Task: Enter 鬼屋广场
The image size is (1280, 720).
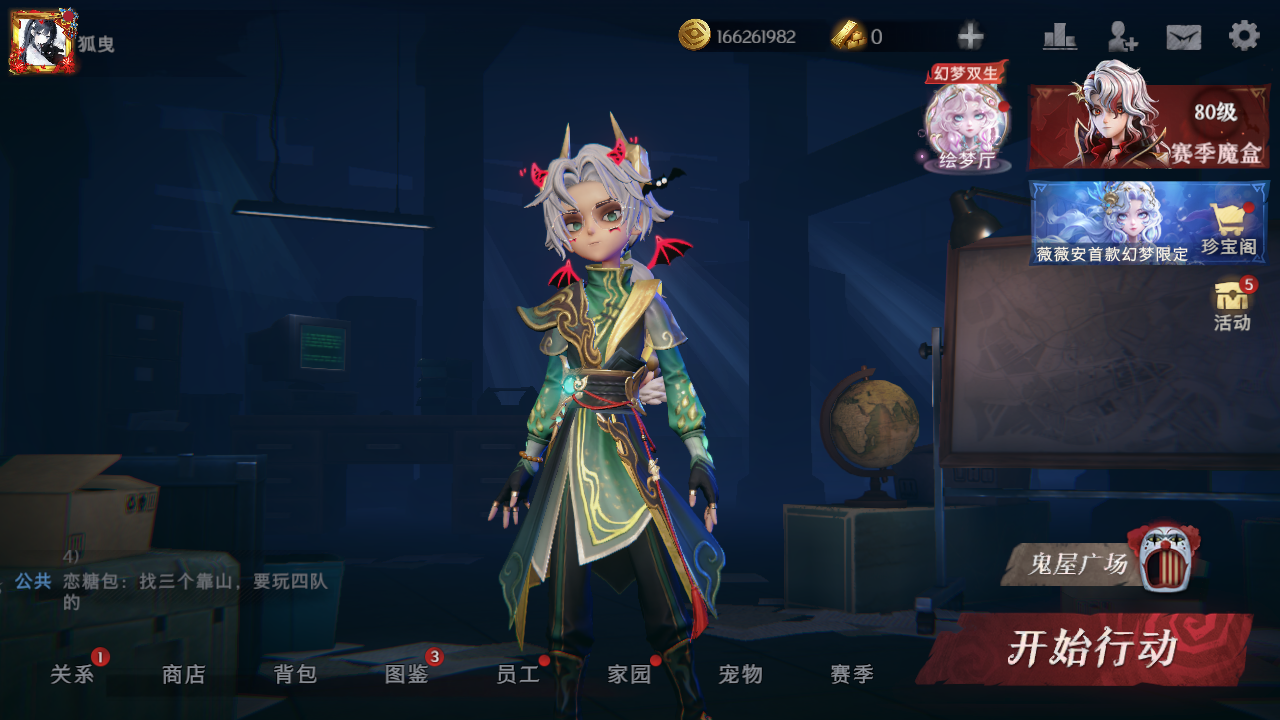Action: pos(1098,564)
